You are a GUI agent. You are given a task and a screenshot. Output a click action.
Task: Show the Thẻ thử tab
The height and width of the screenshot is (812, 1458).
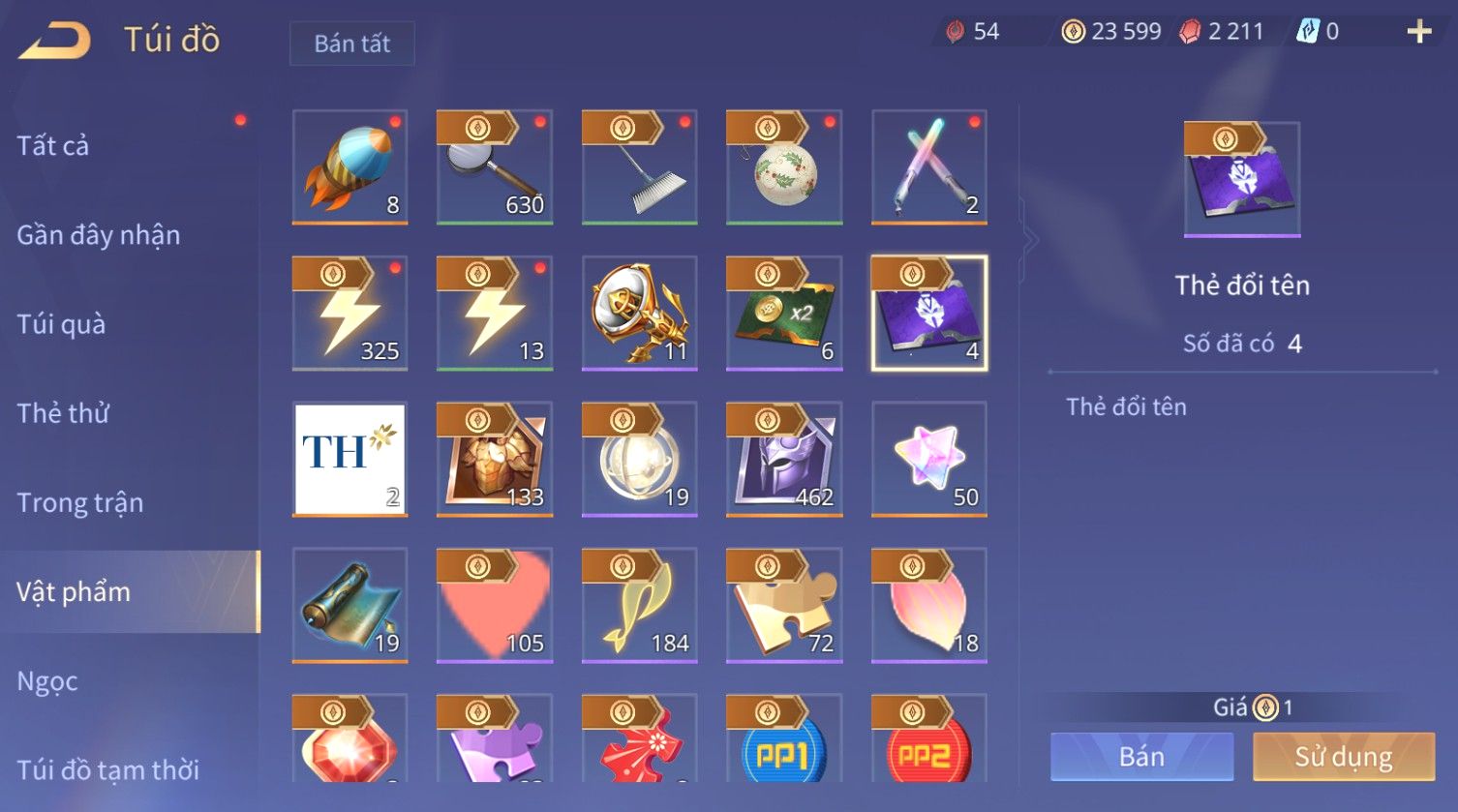(x=63, y=413)
